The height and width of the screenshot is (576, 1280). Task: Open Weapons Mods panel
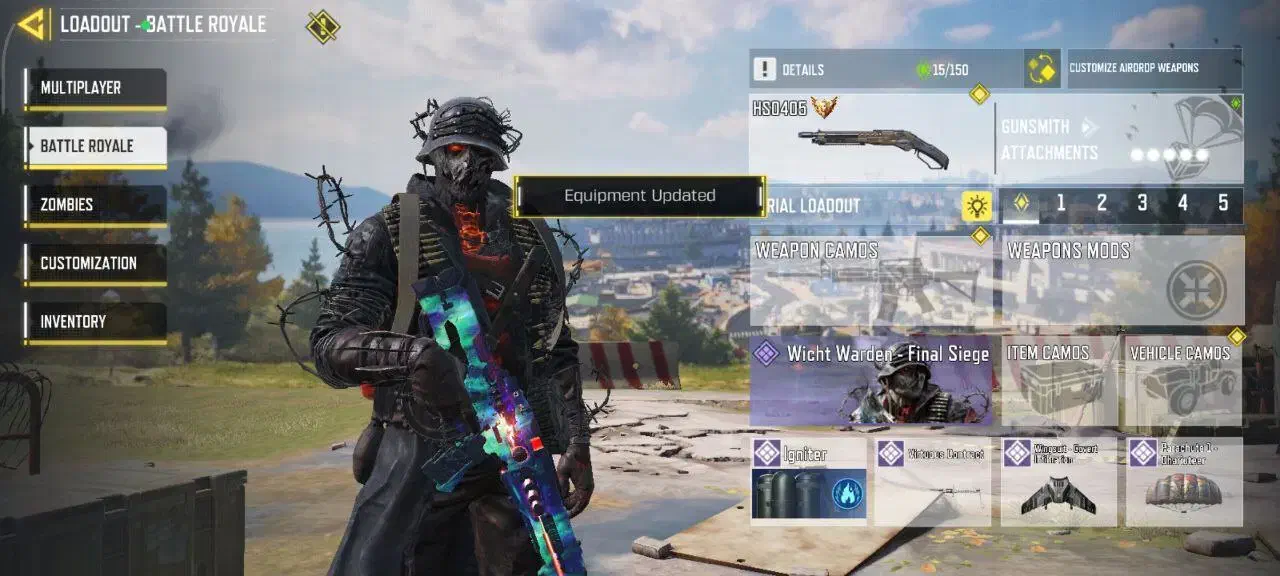(x=1122, y=281)
